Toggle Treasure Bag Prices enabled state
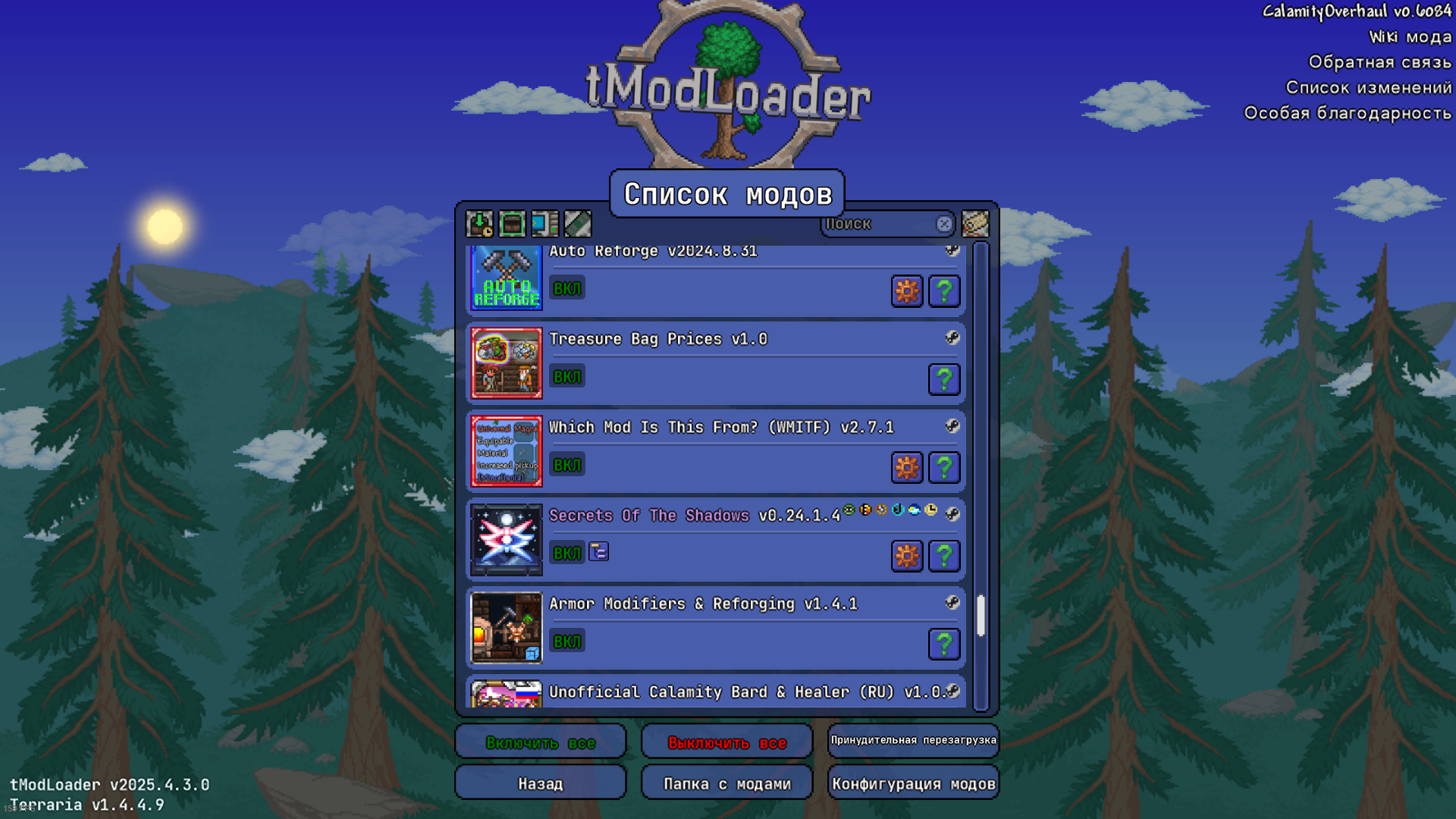1456x819 pixels. [566, 377]
